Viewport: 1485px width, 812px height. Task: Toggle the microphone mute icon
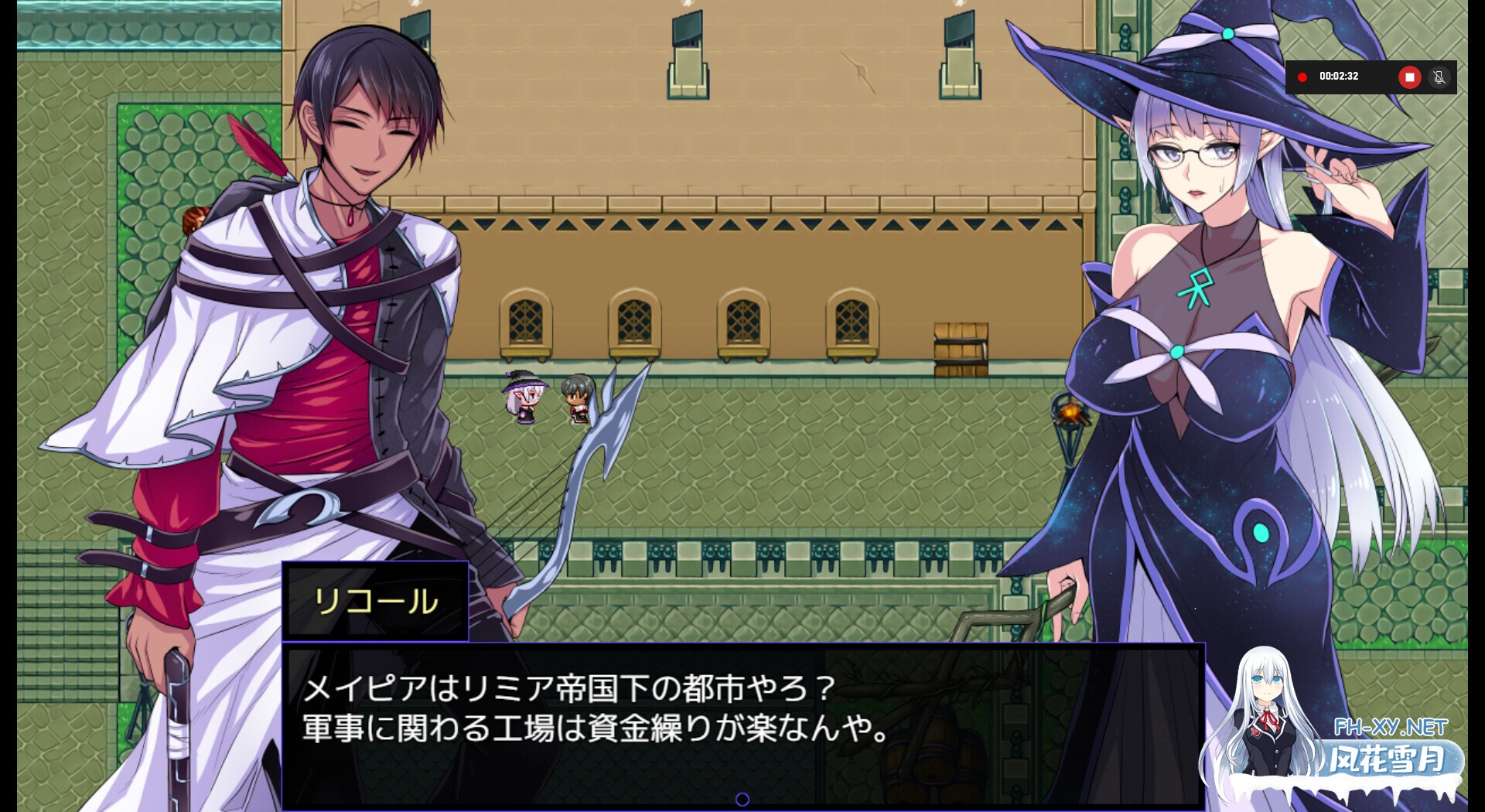pos(1440,77)
